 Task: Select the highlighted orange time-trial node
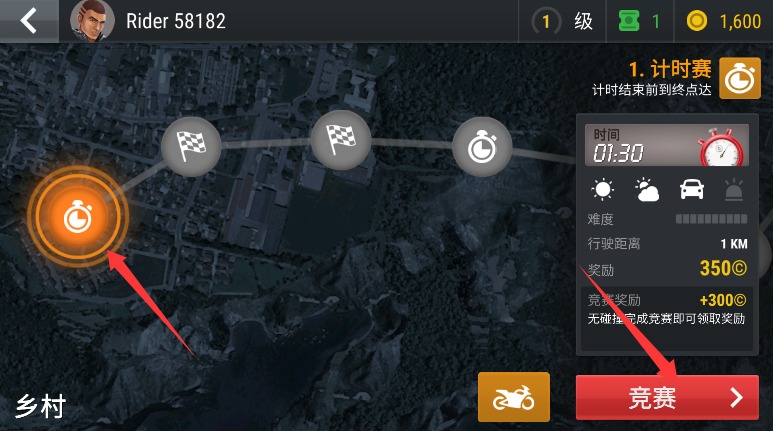pyautogui.click(x=77, y=217)
